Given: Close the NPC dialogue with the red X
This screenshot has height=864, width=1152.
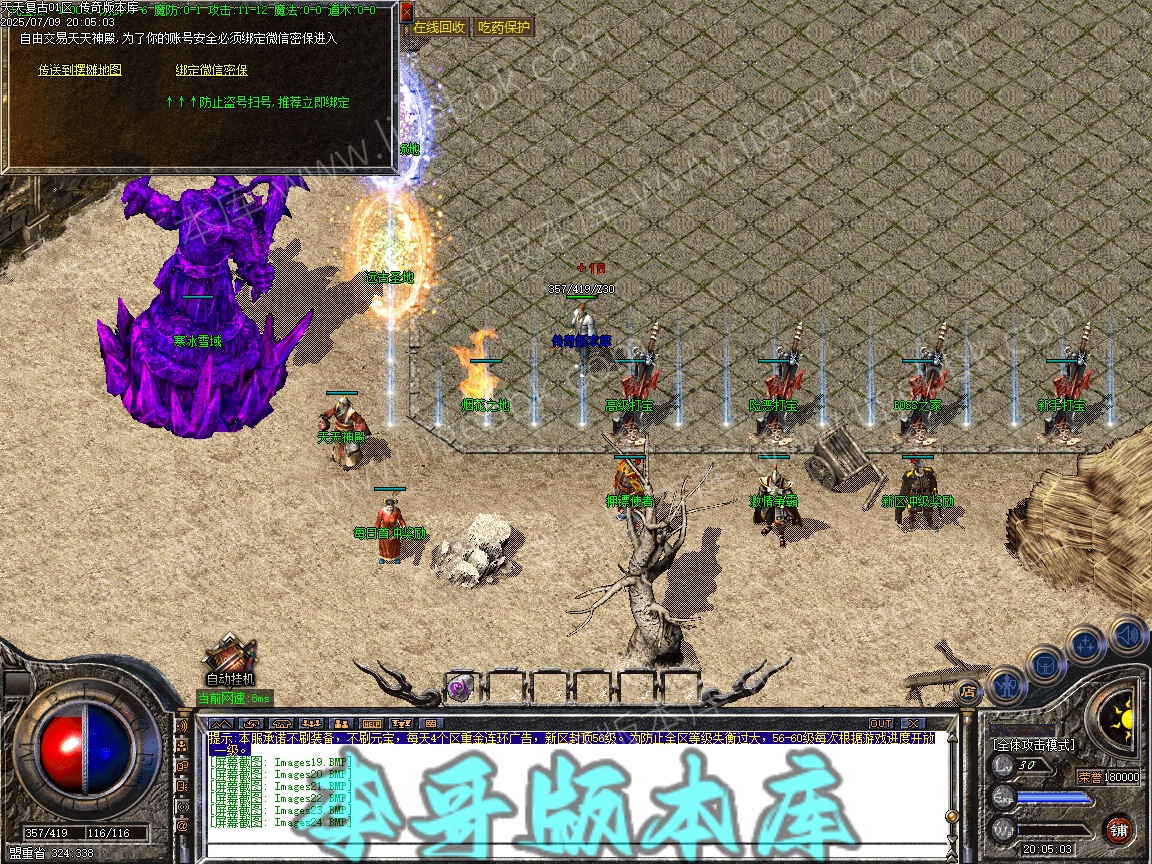Looking at the screenshot, I should (x=406, y=12).
